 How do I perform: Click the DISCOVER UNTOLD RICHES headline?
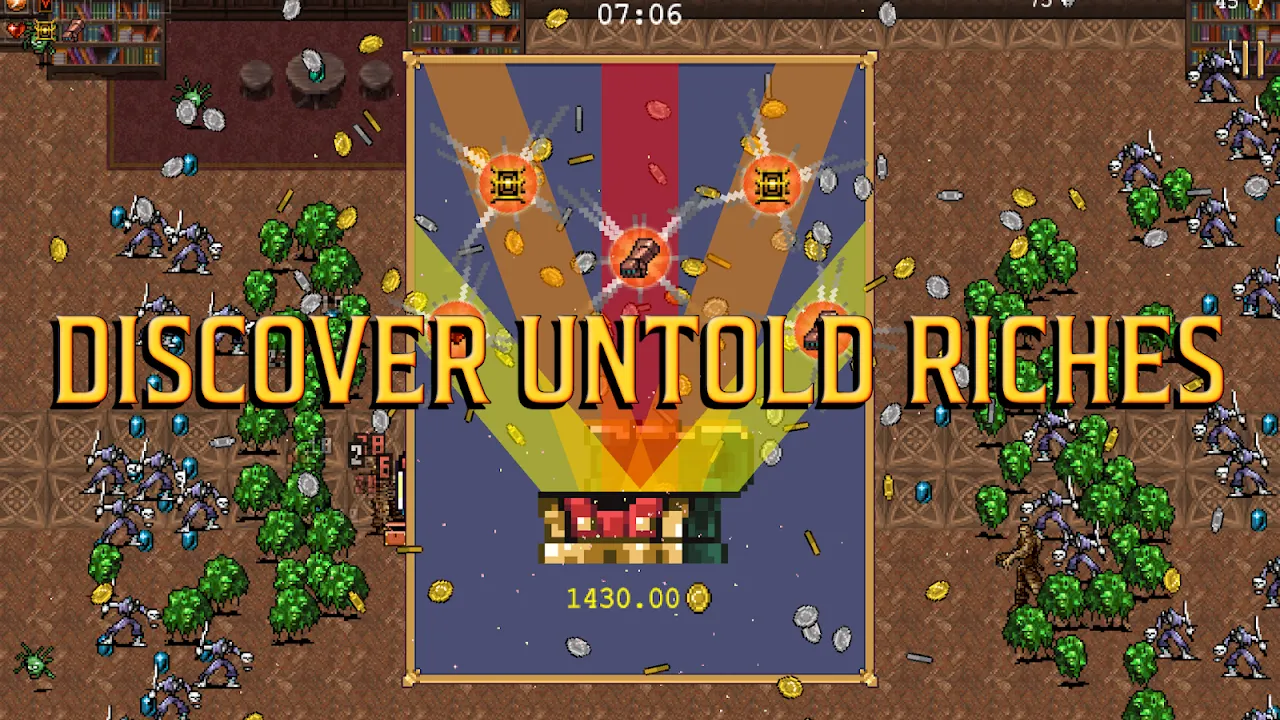pos(640,360)
